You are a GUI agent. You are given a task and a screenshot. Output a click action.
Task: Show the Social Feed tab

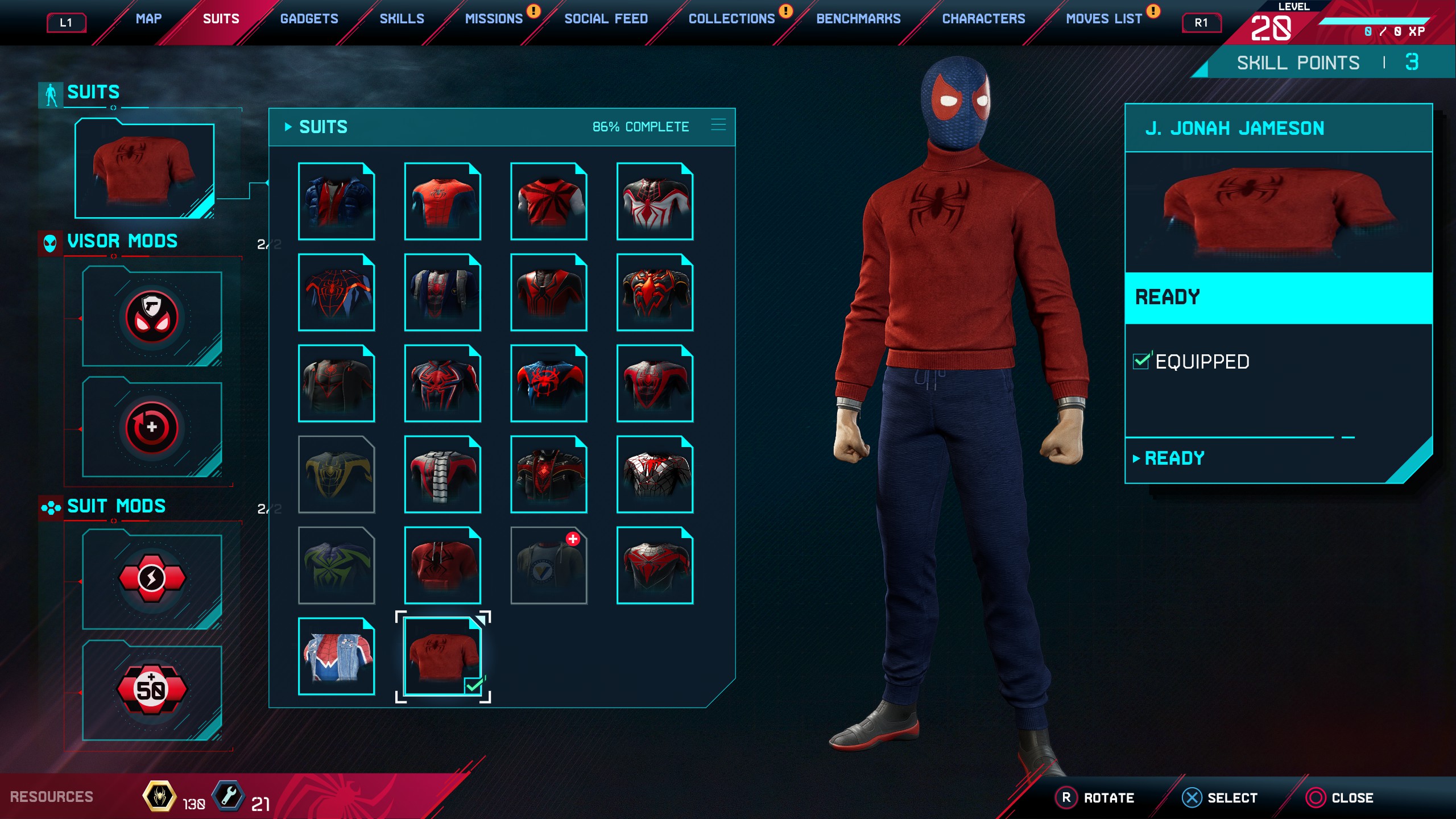coord(606,19)
